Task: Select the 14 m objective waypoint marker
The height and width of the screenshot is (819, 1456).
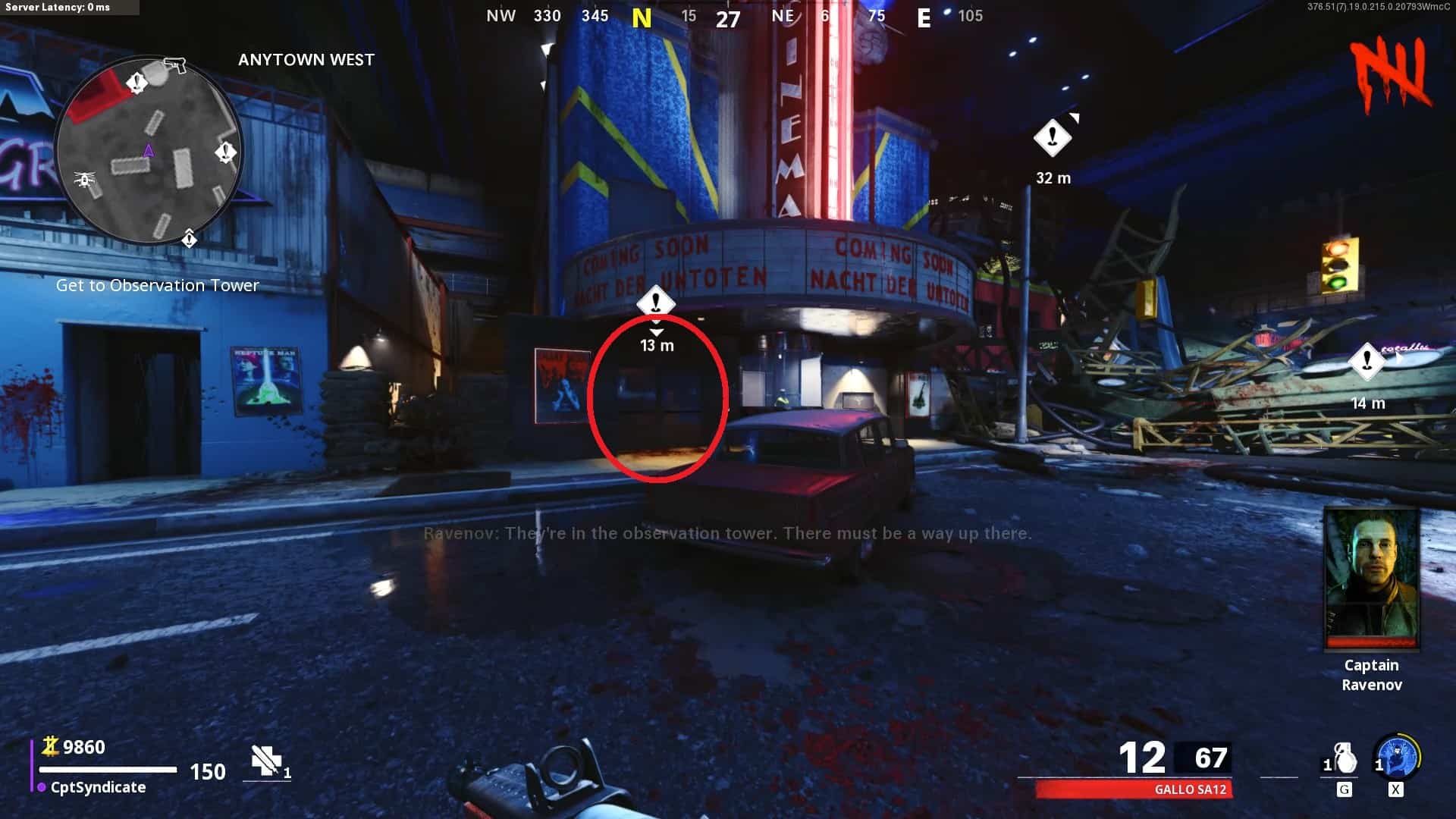Action: 1367,361
